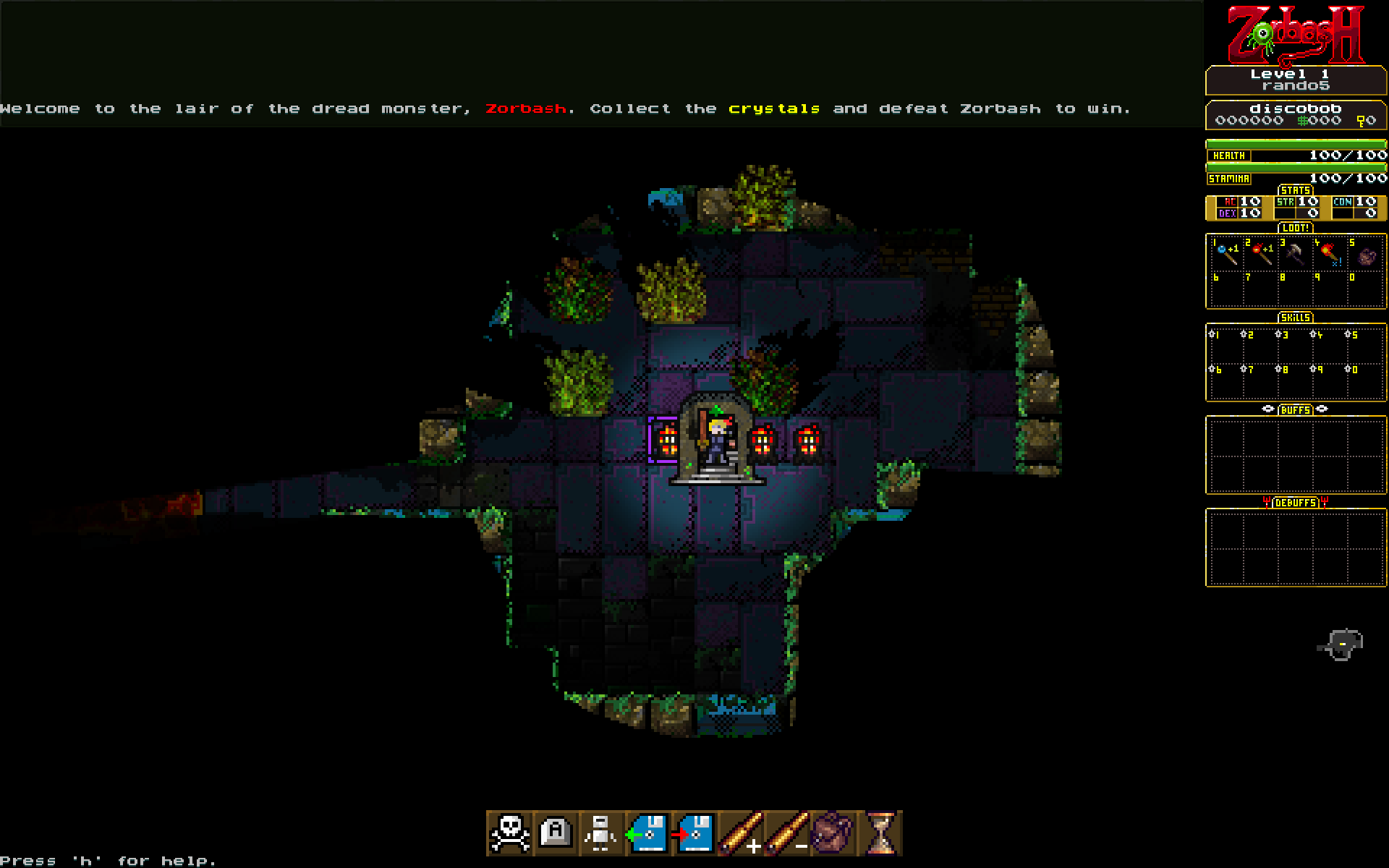The width and height of the screenshot is (1389, 868).
Task: Click the Stats panel
Action: pos(1296,207)
